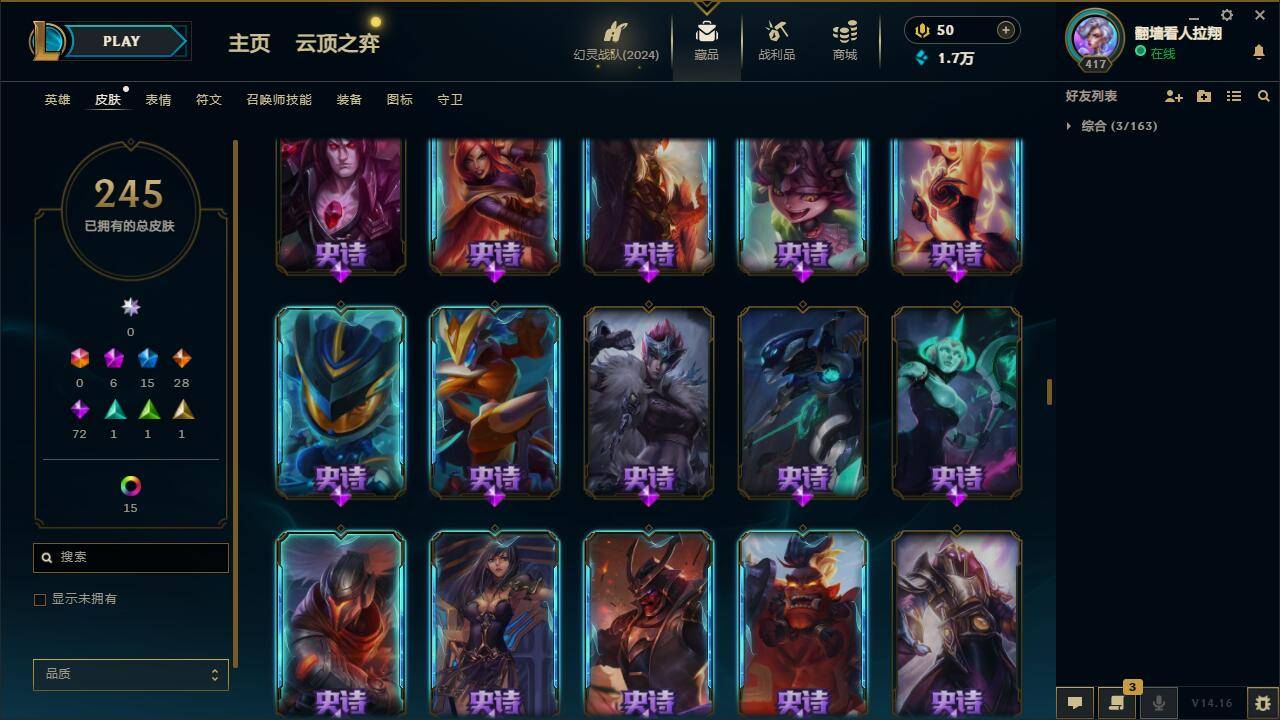The height and width of the screenshot is (720, 1280).
Task: Open the 品质 quality dropdown
Action: coord(130,674)
